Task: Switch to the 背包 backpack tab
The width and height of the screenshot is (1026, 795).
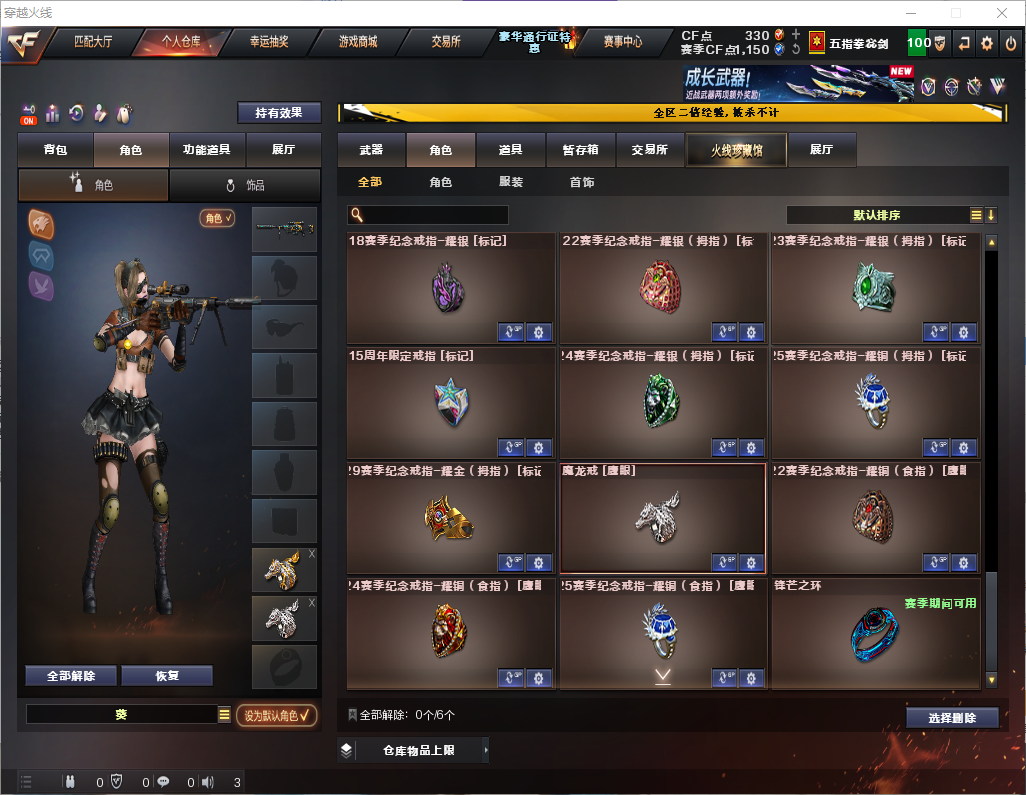Action: (x=56, y=150)
